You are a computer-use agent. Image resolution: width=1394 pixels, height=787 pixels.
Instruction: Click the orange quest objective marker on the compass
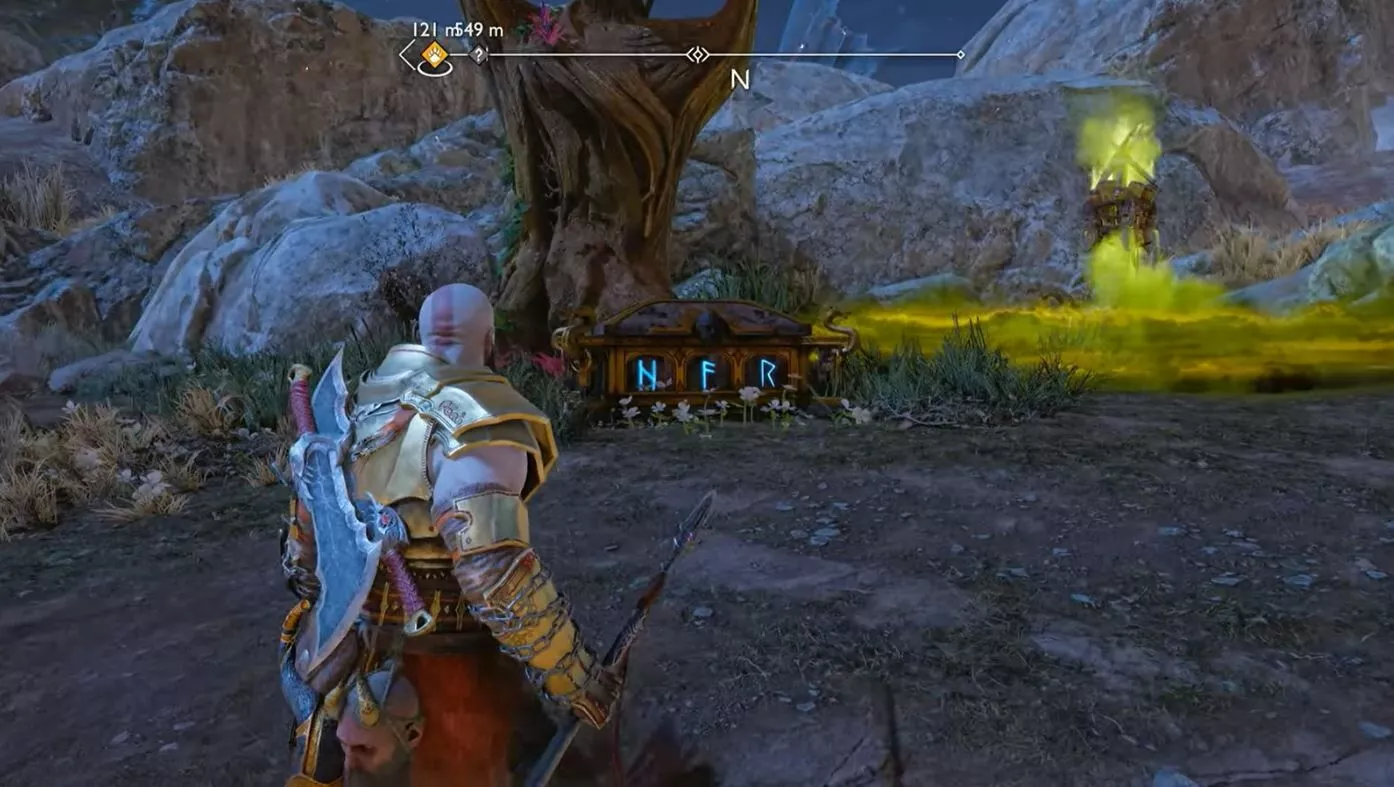click(432, 53)
